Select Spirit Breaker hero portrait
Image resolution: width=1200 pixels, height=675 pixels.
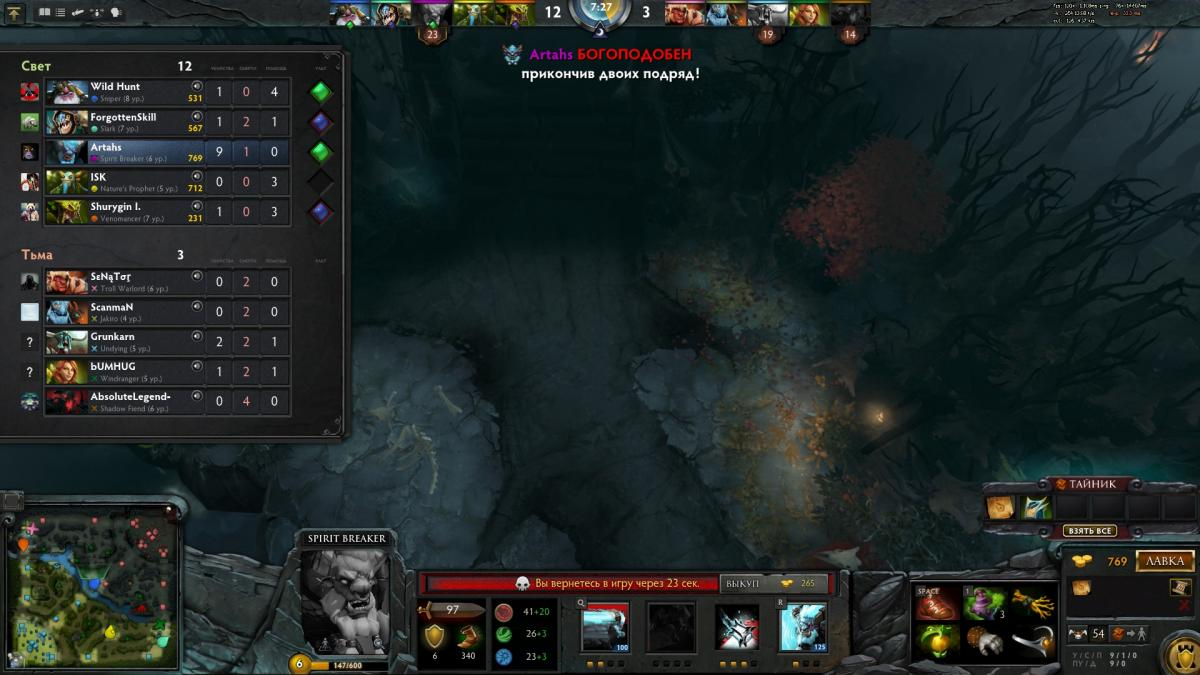tap(345, 599)
